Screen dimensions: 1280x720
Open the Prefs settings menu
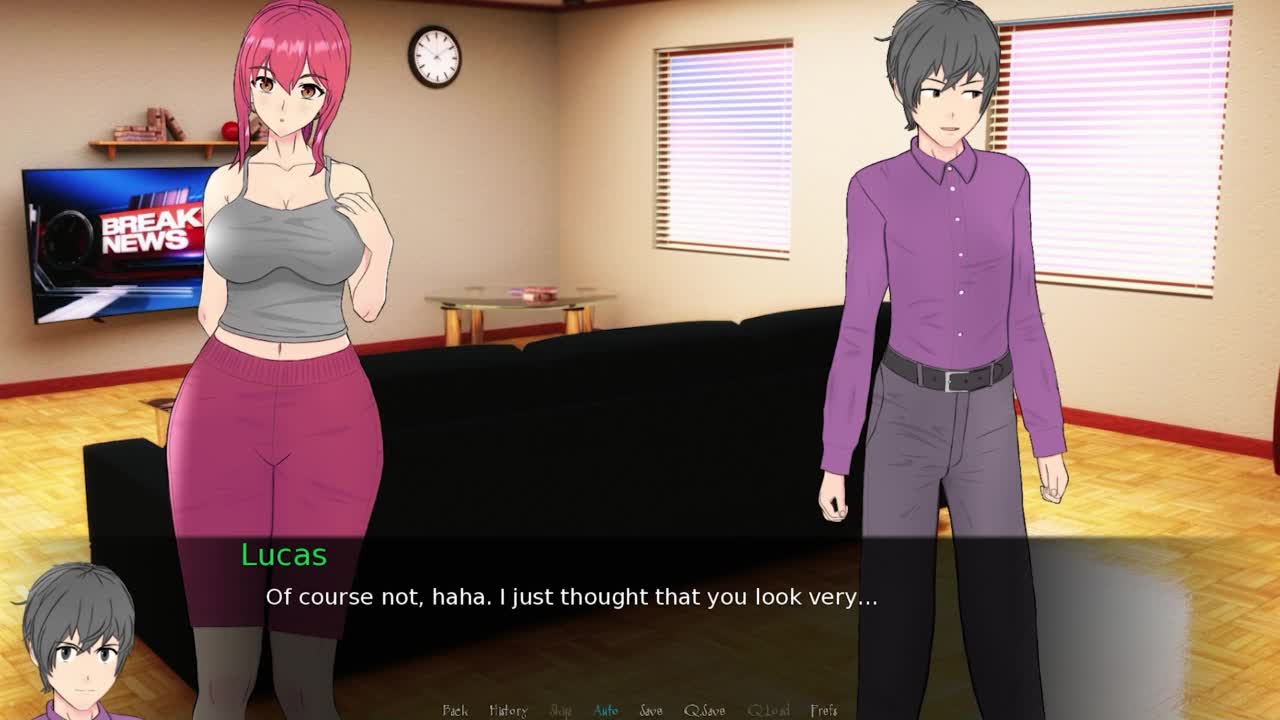point(824,710)
